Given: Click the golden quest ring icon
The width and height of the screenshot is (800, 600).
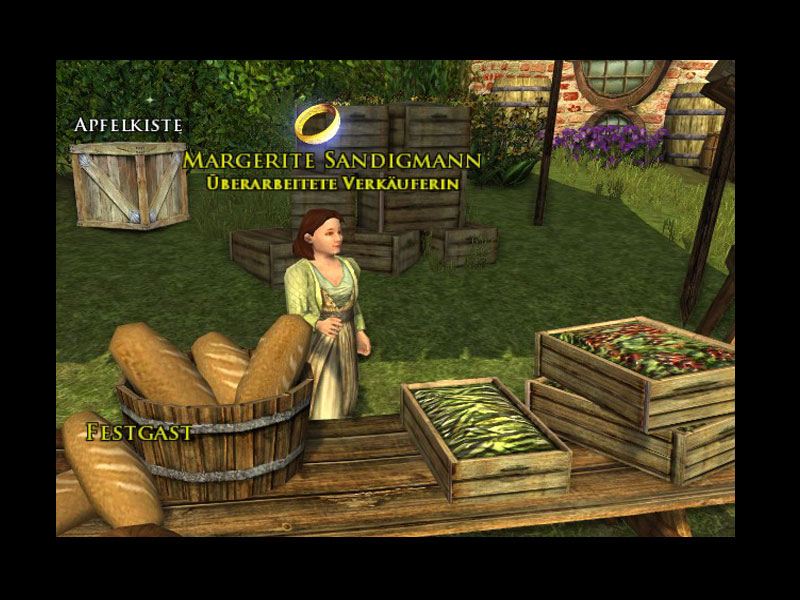Looking at the screenshot, I should 319,123.
